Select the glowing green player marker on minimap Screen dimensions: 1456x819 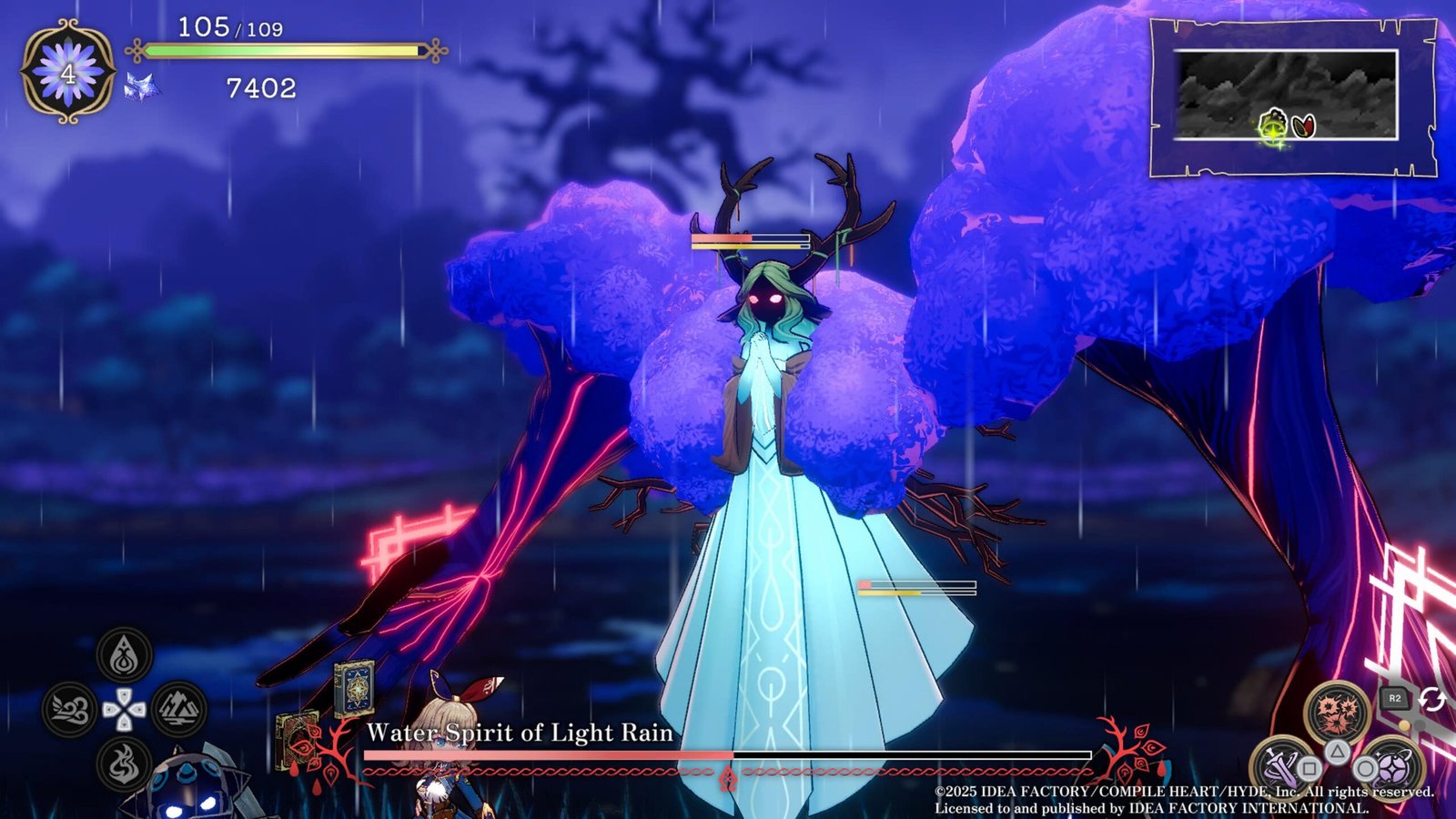(1273, 126)
